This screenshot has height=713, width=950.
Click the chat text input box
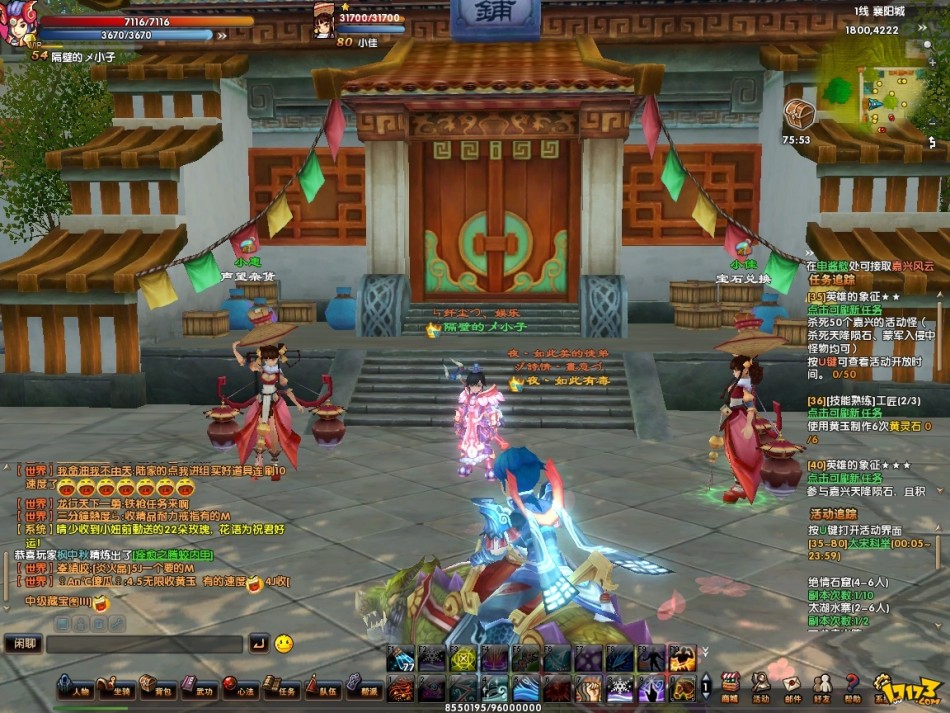pos(145,644)
